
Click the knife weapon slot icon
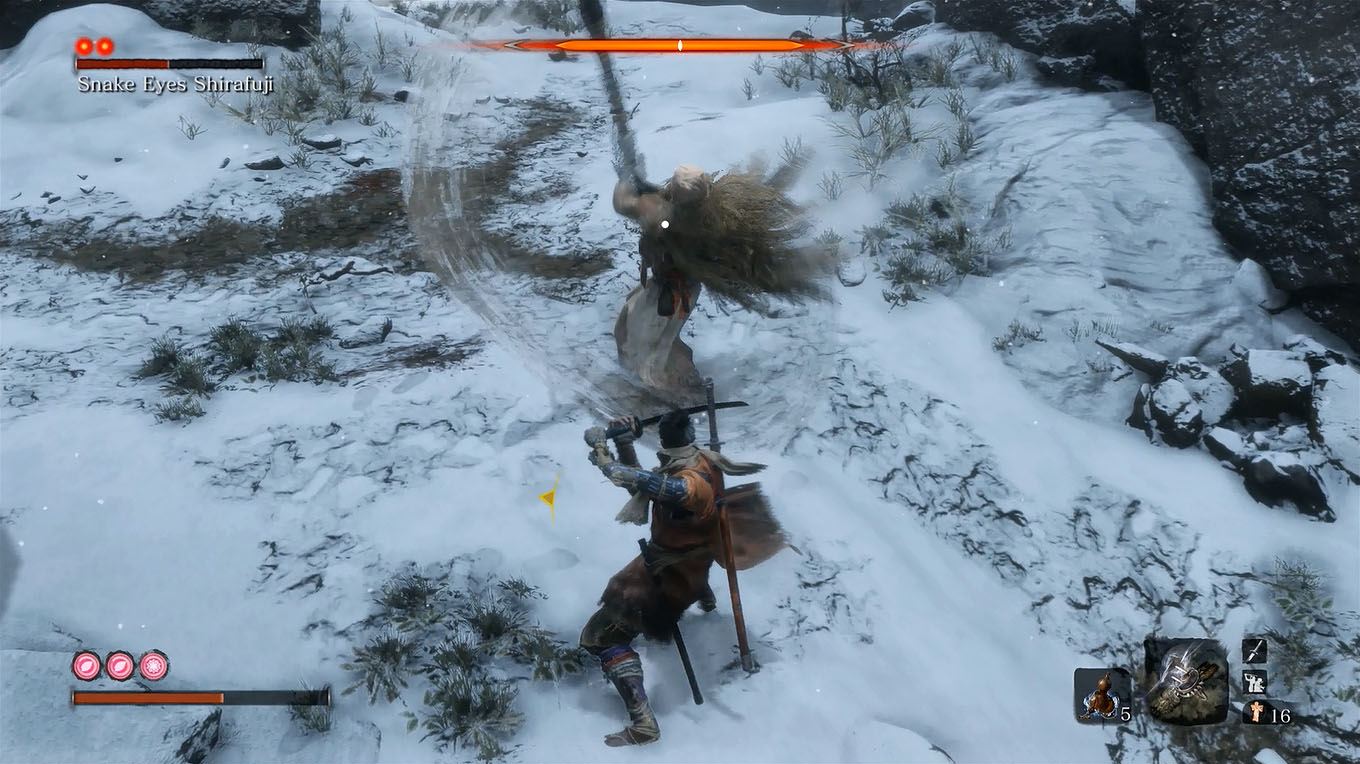click(1255, 651)
